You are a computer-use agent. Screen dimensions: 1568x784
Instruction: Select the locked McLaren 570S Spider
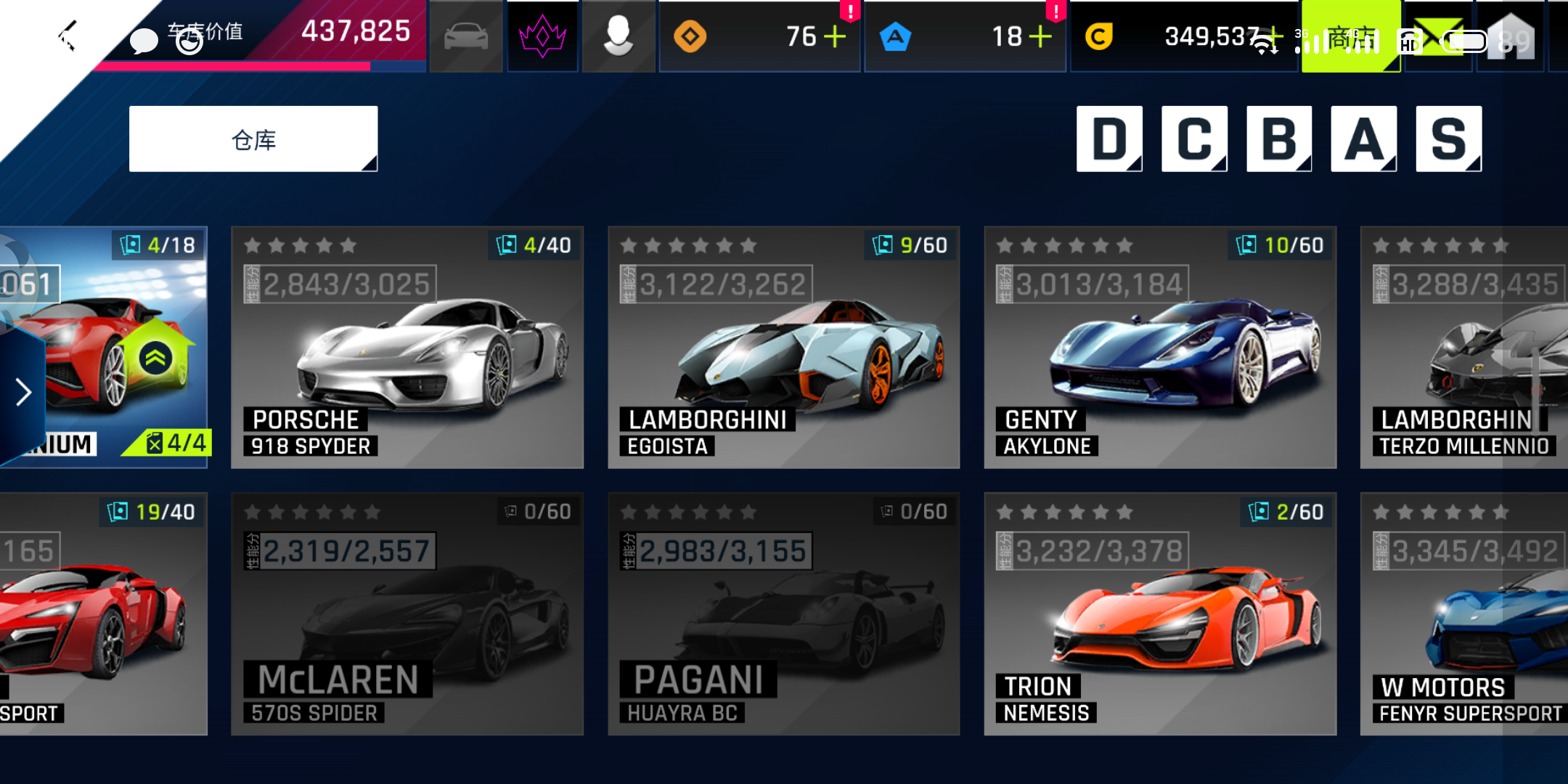coord(407,614)
